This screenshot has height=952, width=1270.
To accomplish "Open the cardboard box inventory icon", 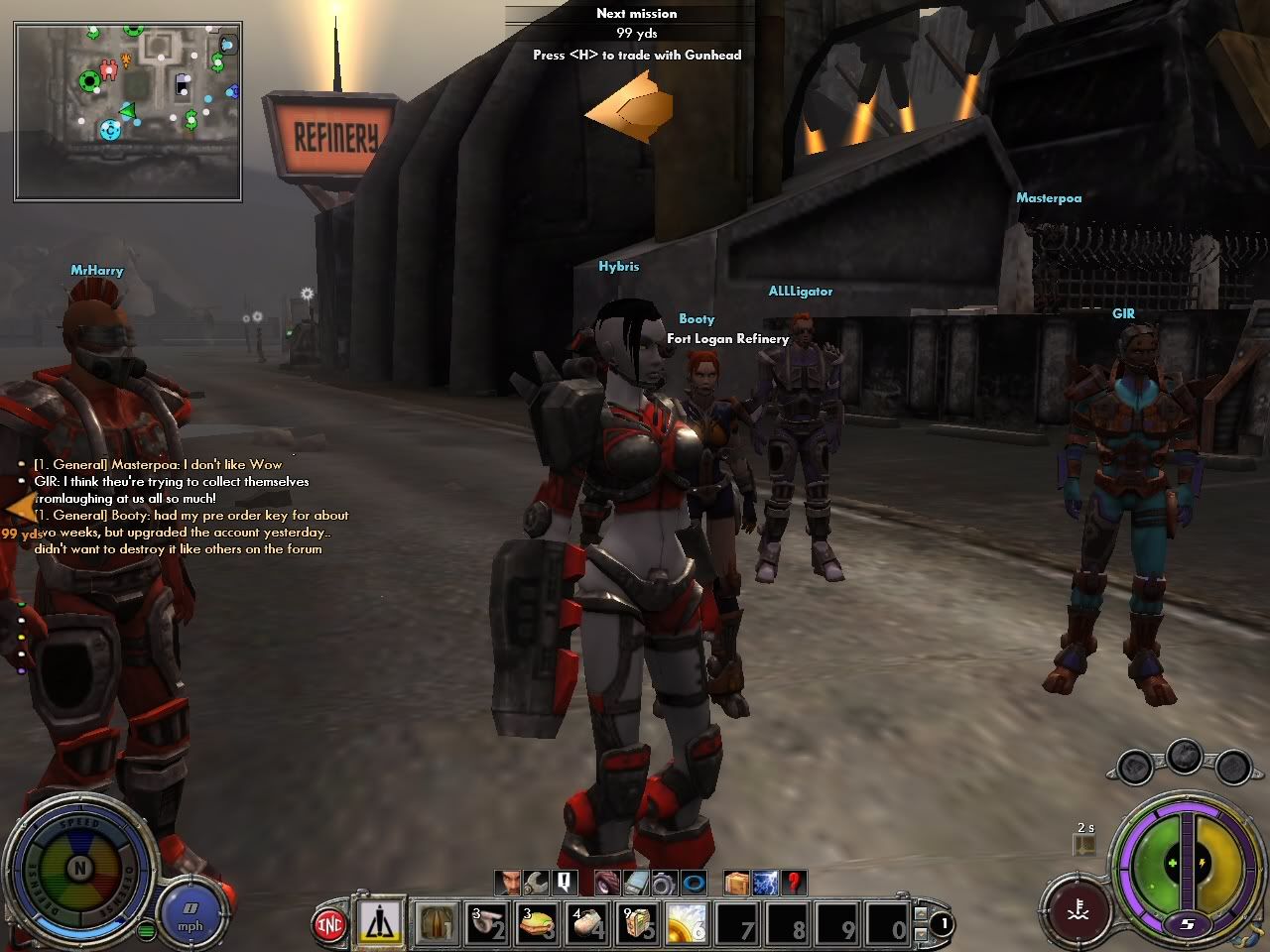I will click(736, 882).
